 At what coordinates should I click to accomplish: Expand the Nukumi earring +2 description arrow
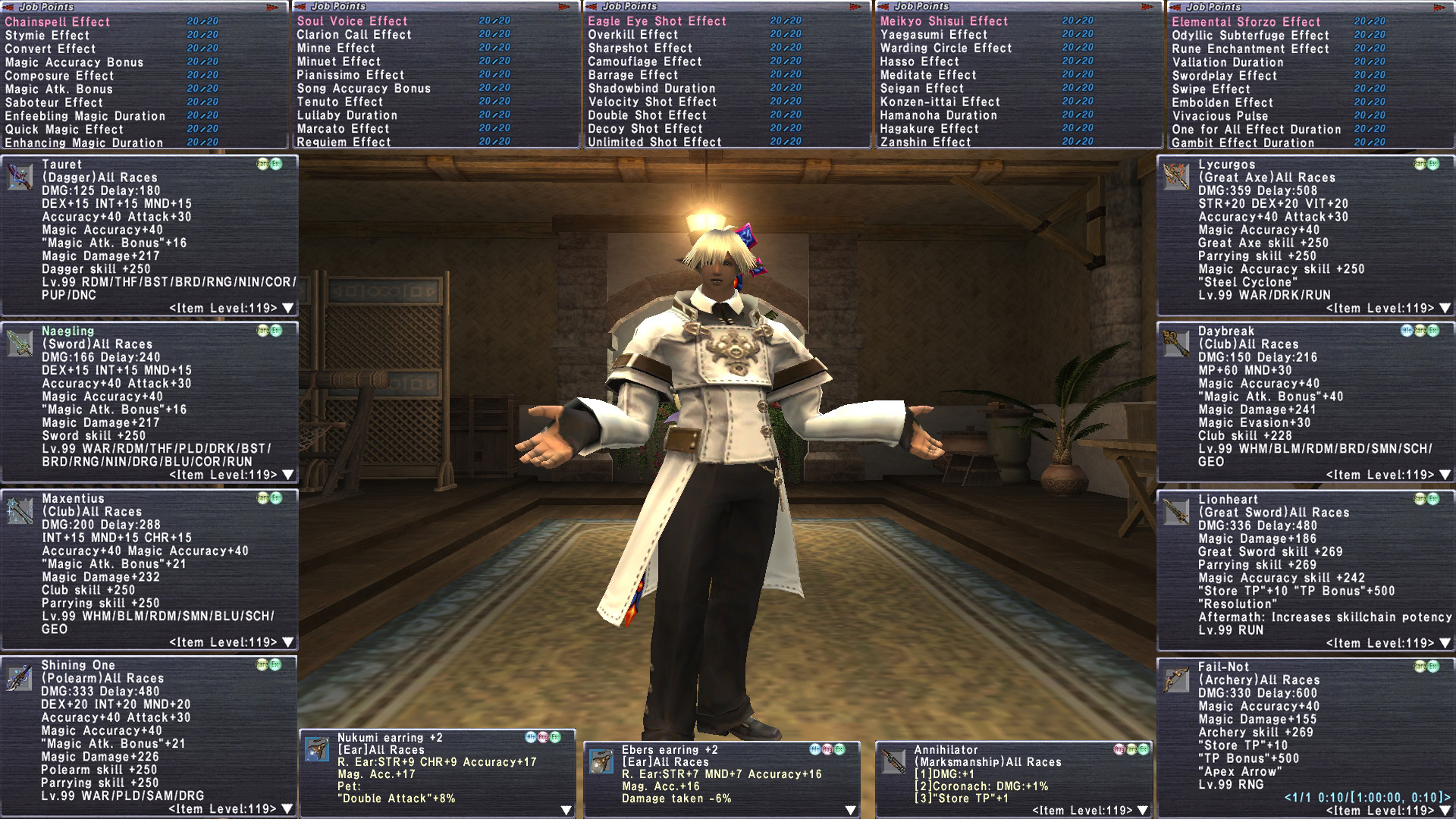[x=566, y=810]
